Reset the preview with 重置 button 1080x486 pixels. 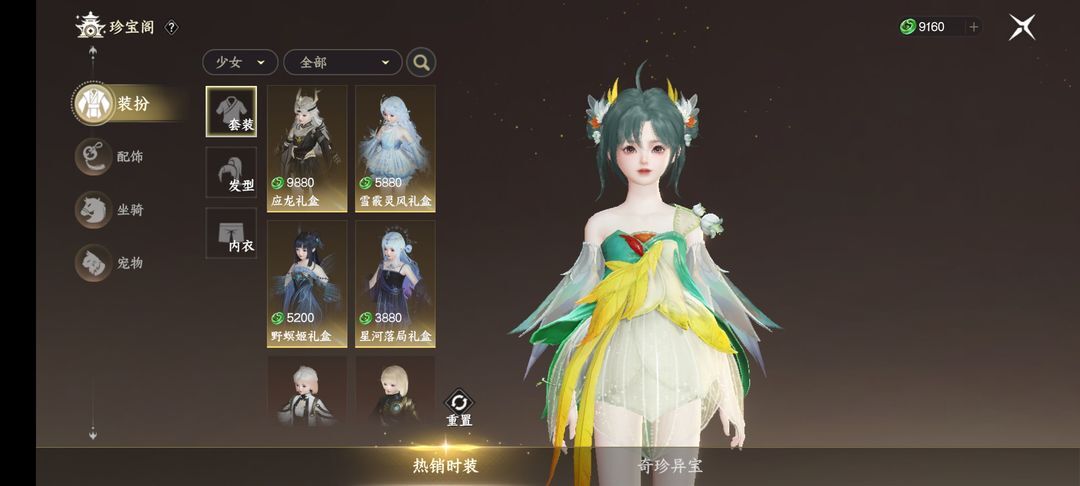click(x=459, y=408)
